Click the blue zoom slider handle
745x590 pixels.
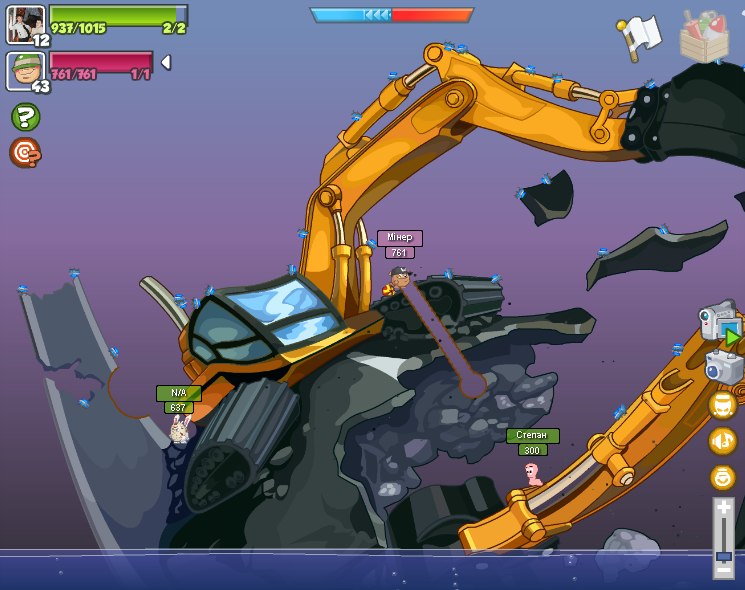point(723,555)
